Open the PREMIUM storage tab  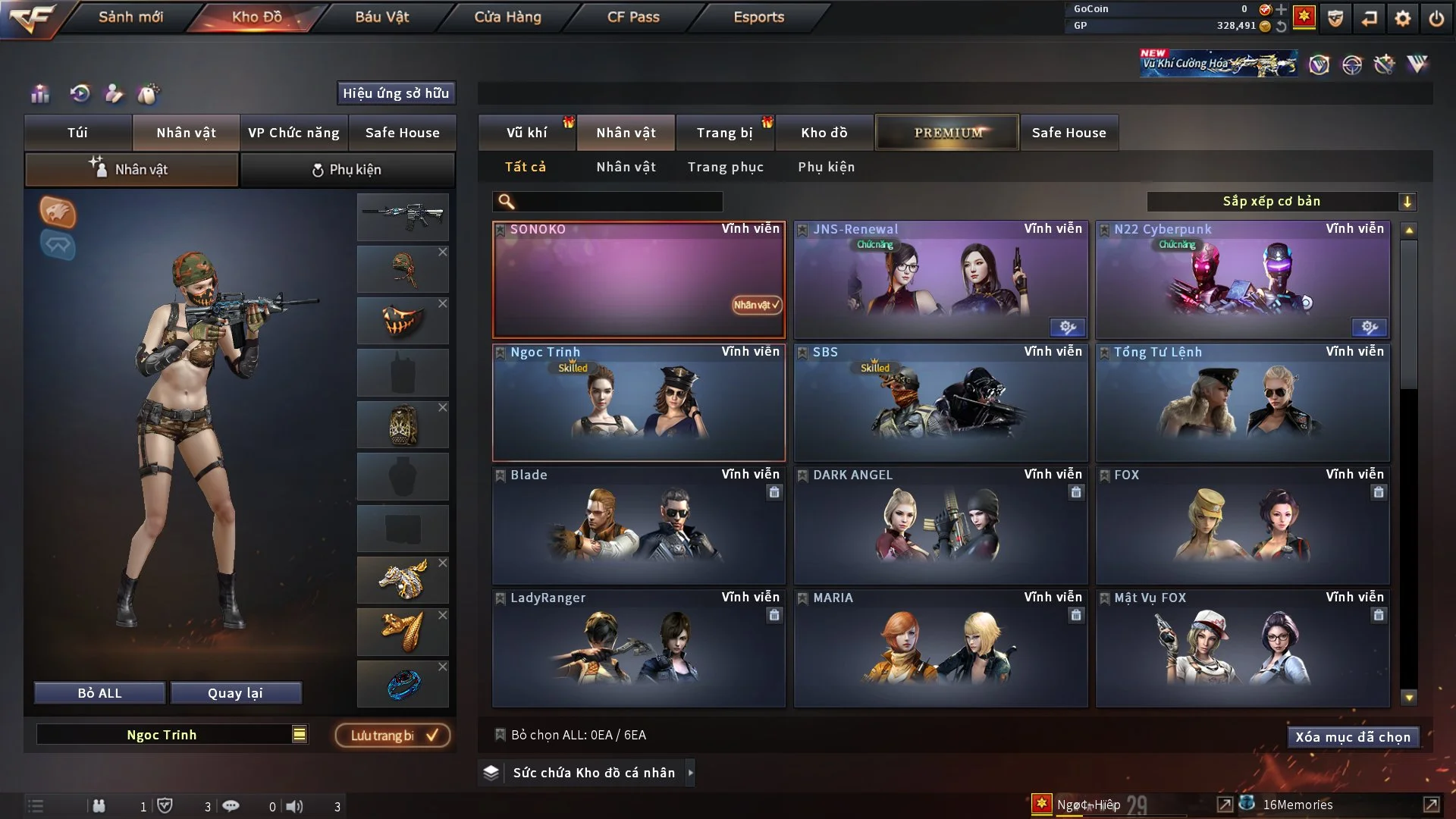point(947,133)
